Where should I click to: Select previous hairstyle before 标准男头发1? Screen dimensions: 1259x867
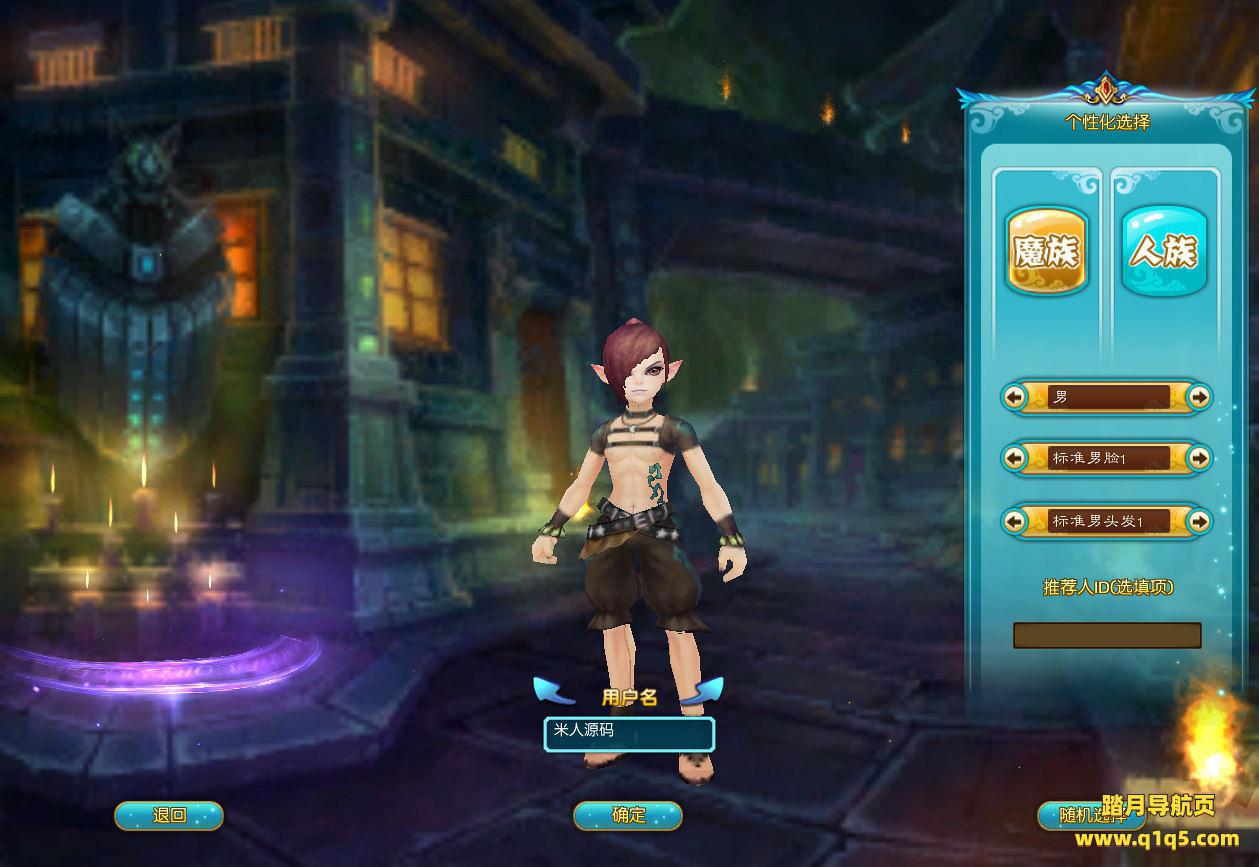(1015, 521)
